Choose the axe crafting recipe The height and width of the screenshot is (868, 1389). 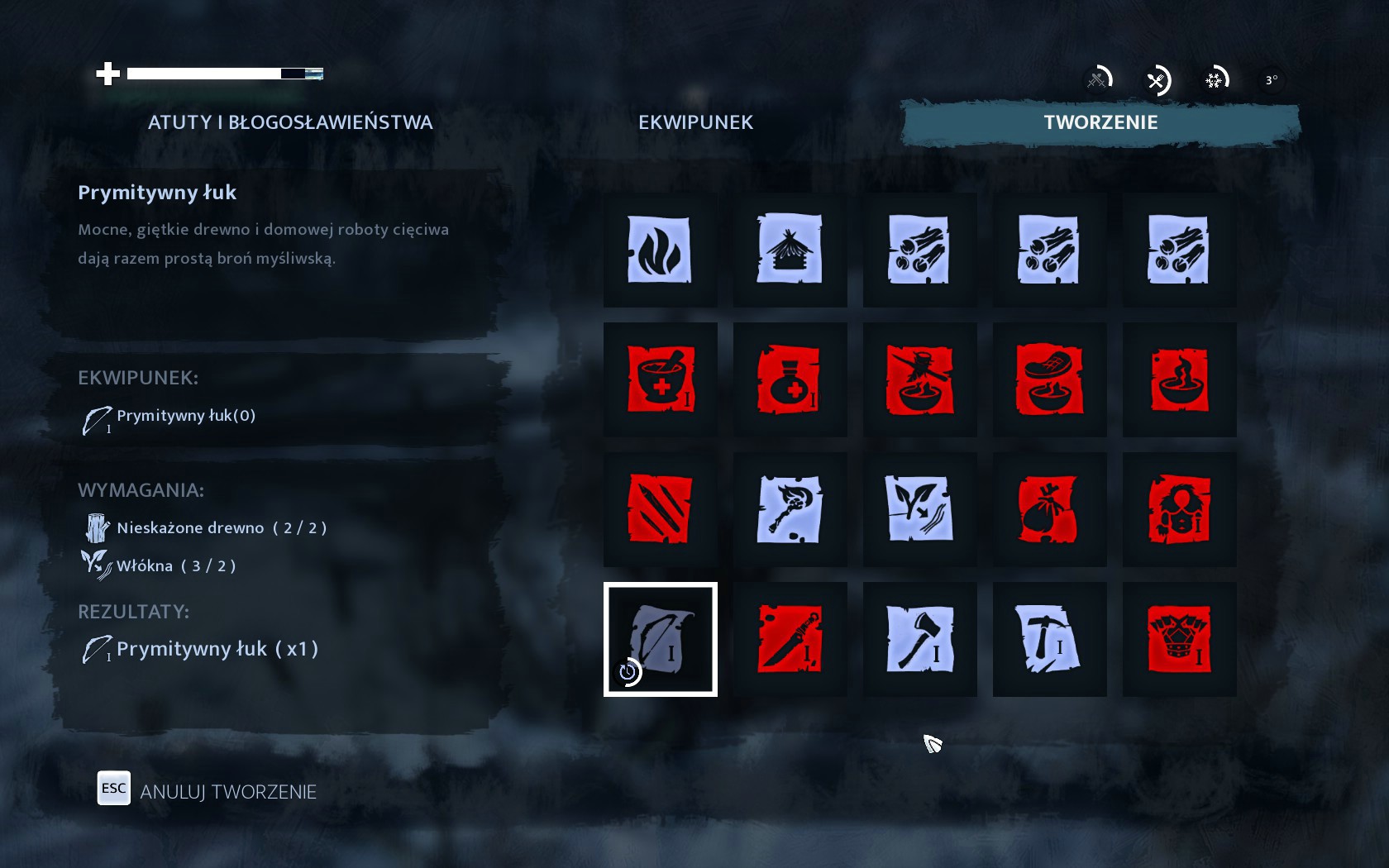click(919, 639)
